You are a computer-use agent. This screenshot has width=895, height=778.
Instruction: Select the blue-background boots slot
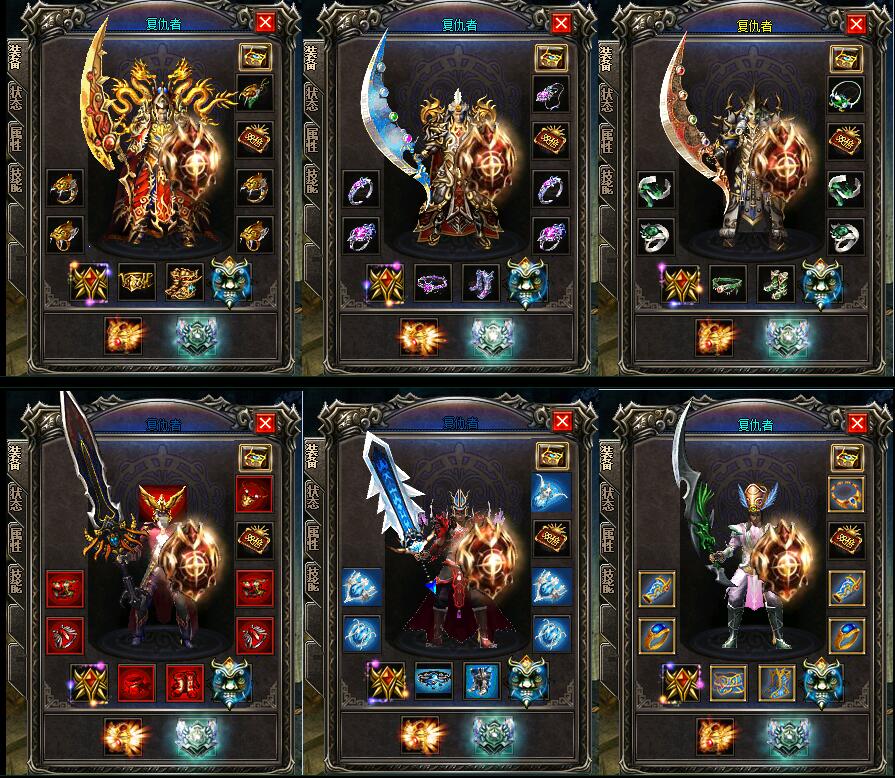[481, 682]
